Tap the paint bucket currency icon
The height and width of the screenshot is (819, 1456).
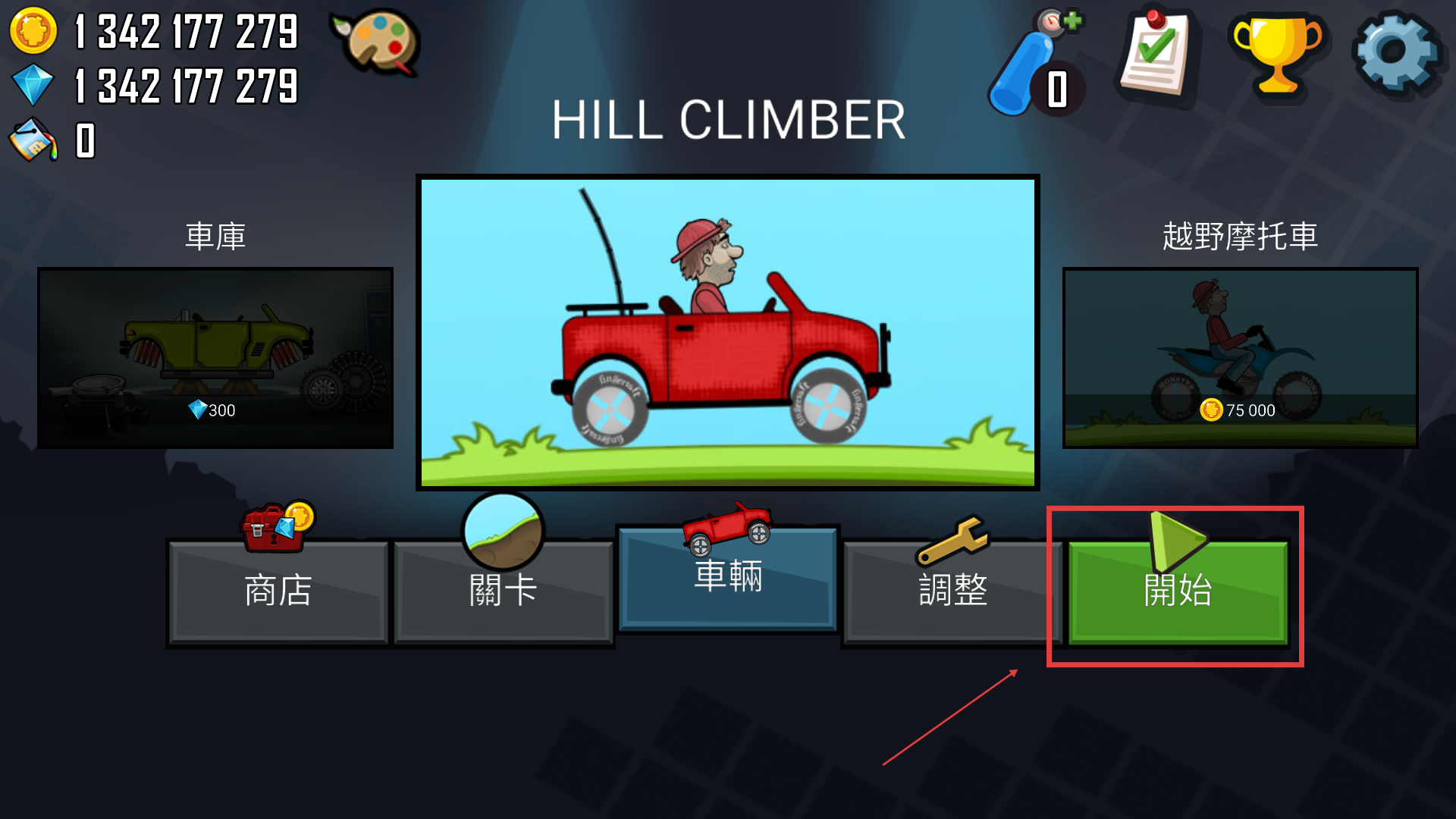(33, 140)
